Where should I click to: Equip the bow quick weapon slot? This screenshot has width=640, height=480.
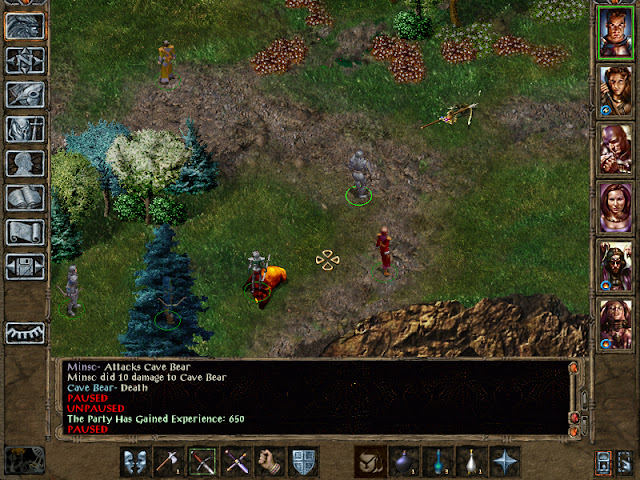click(x=203, y=462)
